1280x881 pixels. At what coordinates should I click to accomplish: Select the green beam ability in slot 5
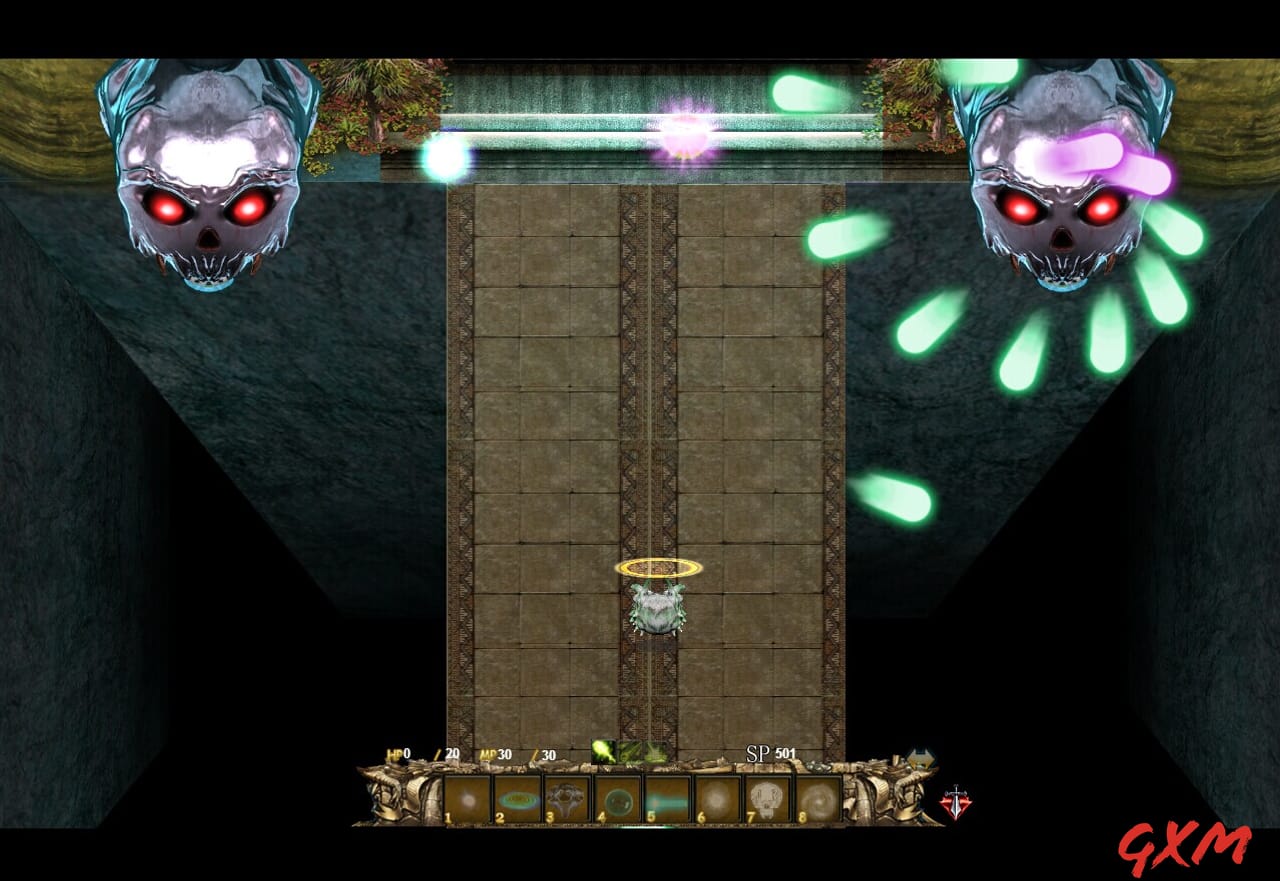point(668,798)
